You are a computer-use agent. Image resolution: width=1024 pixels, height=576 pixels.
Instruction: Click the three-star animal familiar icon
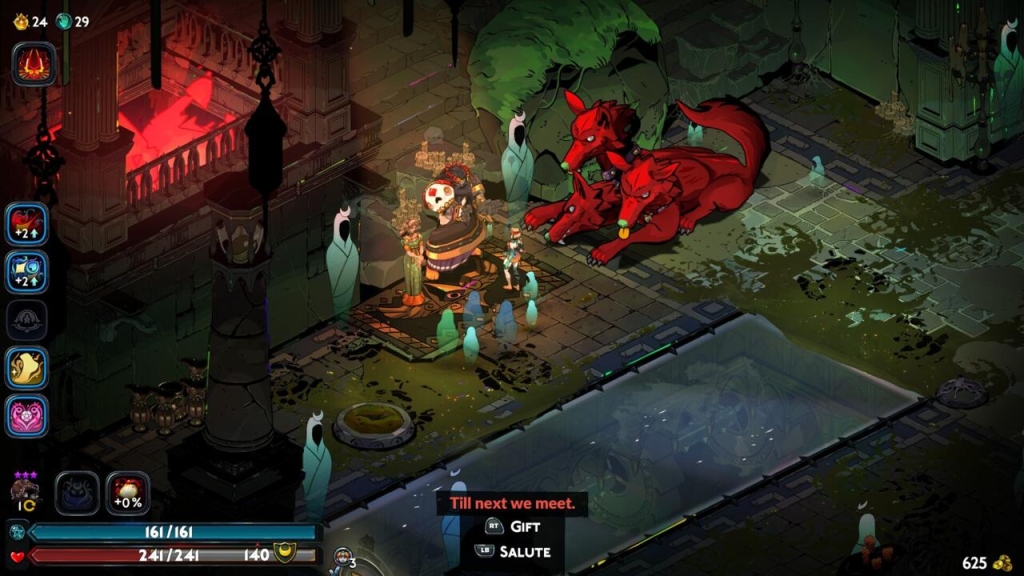click(x=22, y=490)
